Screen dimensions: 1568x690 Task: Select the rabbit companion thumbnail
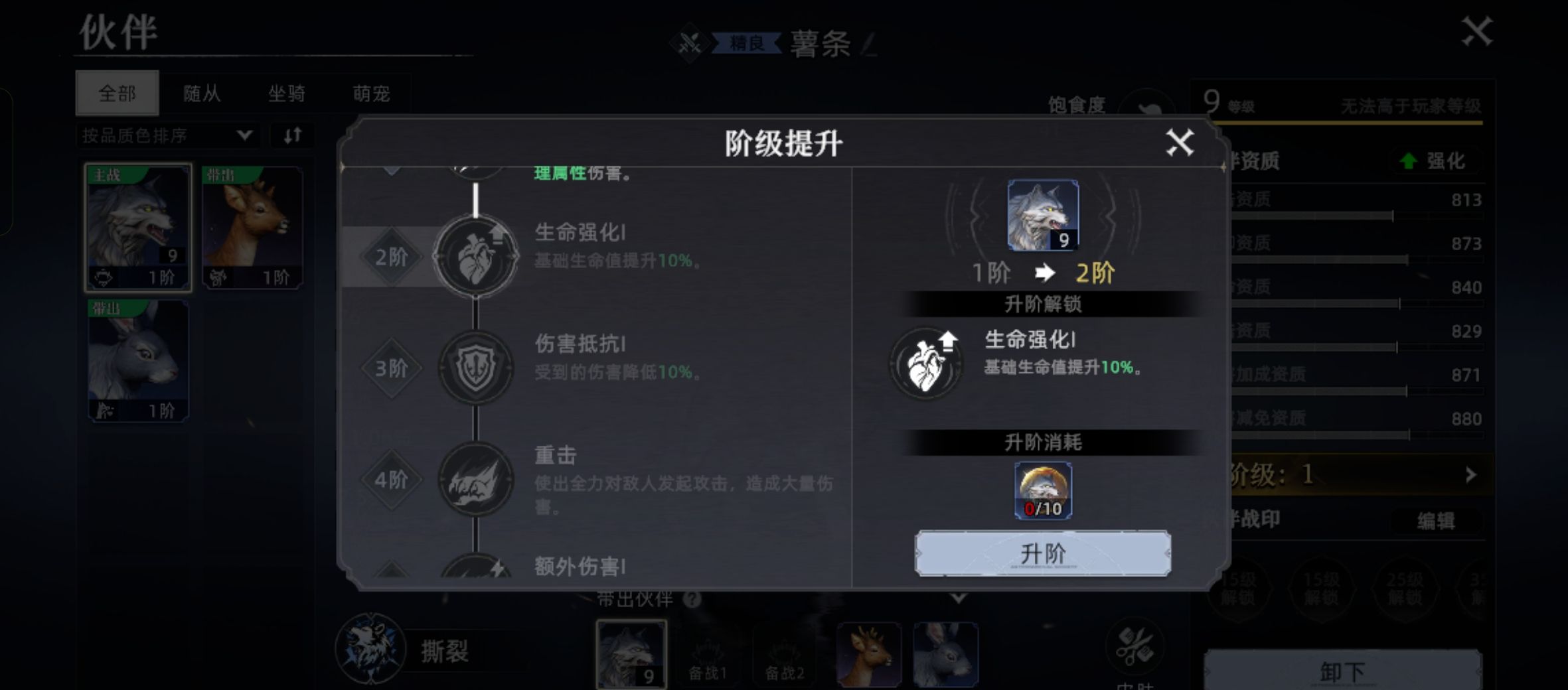pos(137,358)
